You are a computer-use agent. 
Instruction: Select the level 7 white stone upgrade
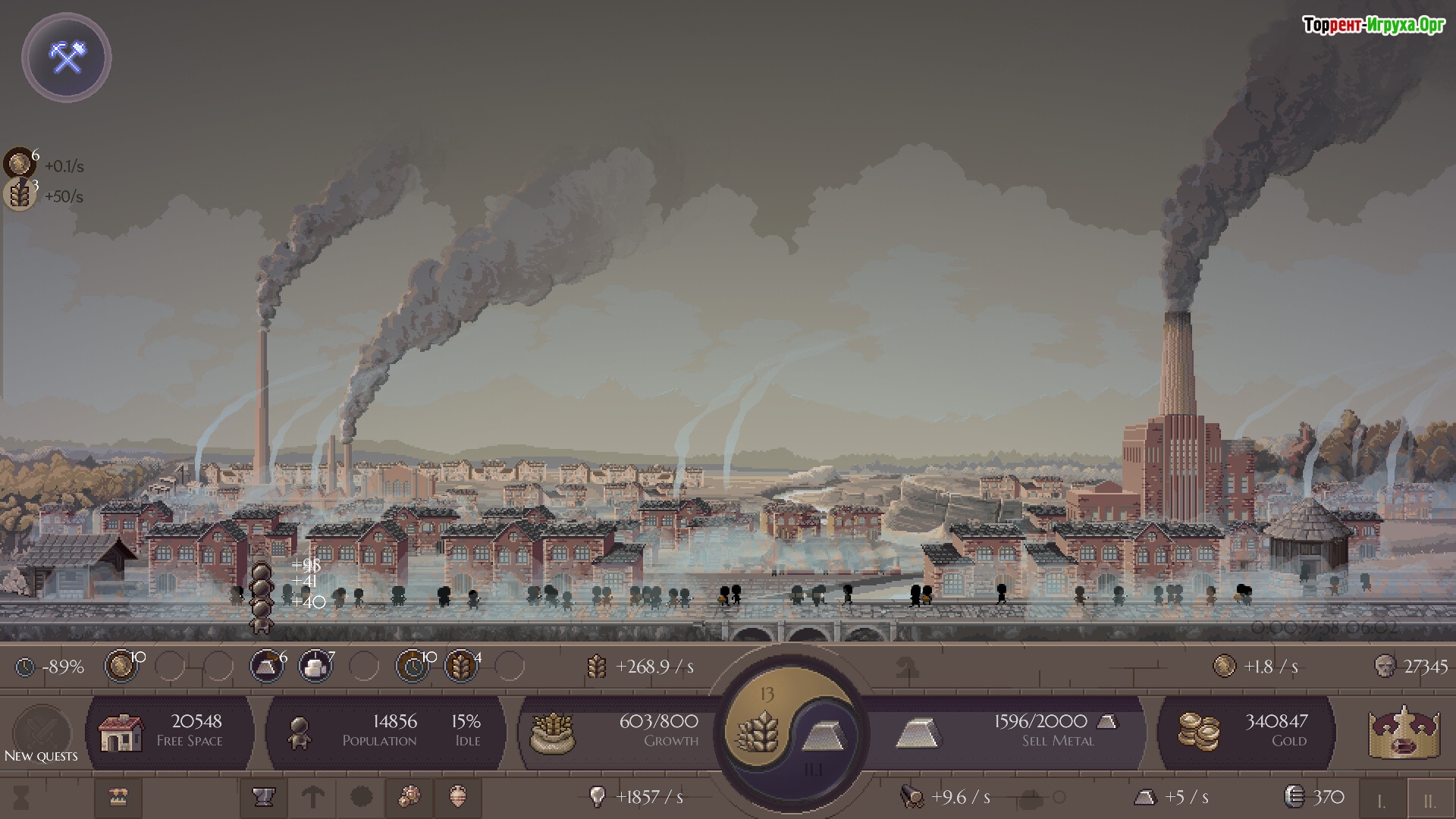pyautogui.click(x=315, y=667)
